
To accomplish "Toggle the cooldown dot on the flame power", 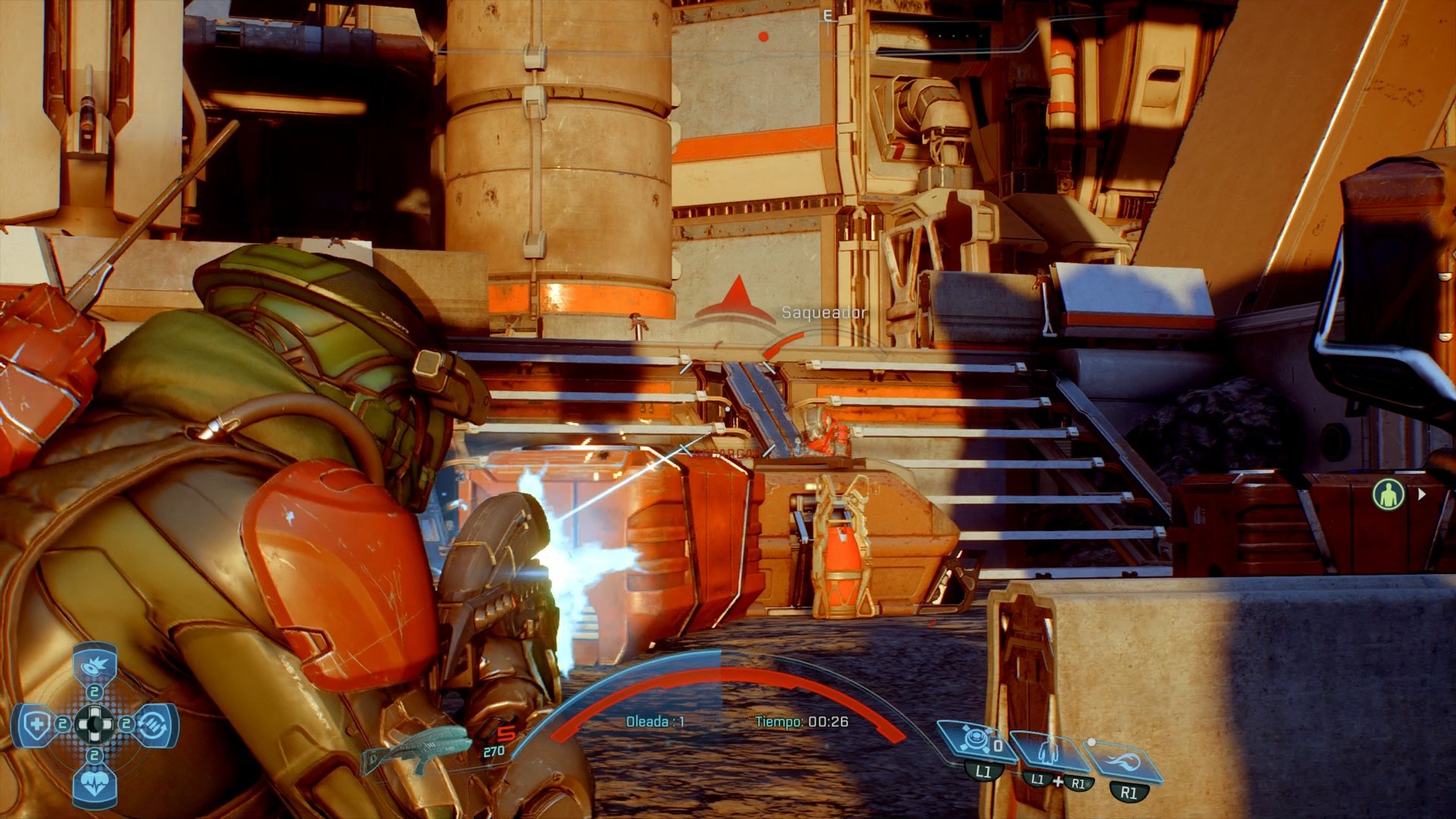I will (x=1091, y=742).
